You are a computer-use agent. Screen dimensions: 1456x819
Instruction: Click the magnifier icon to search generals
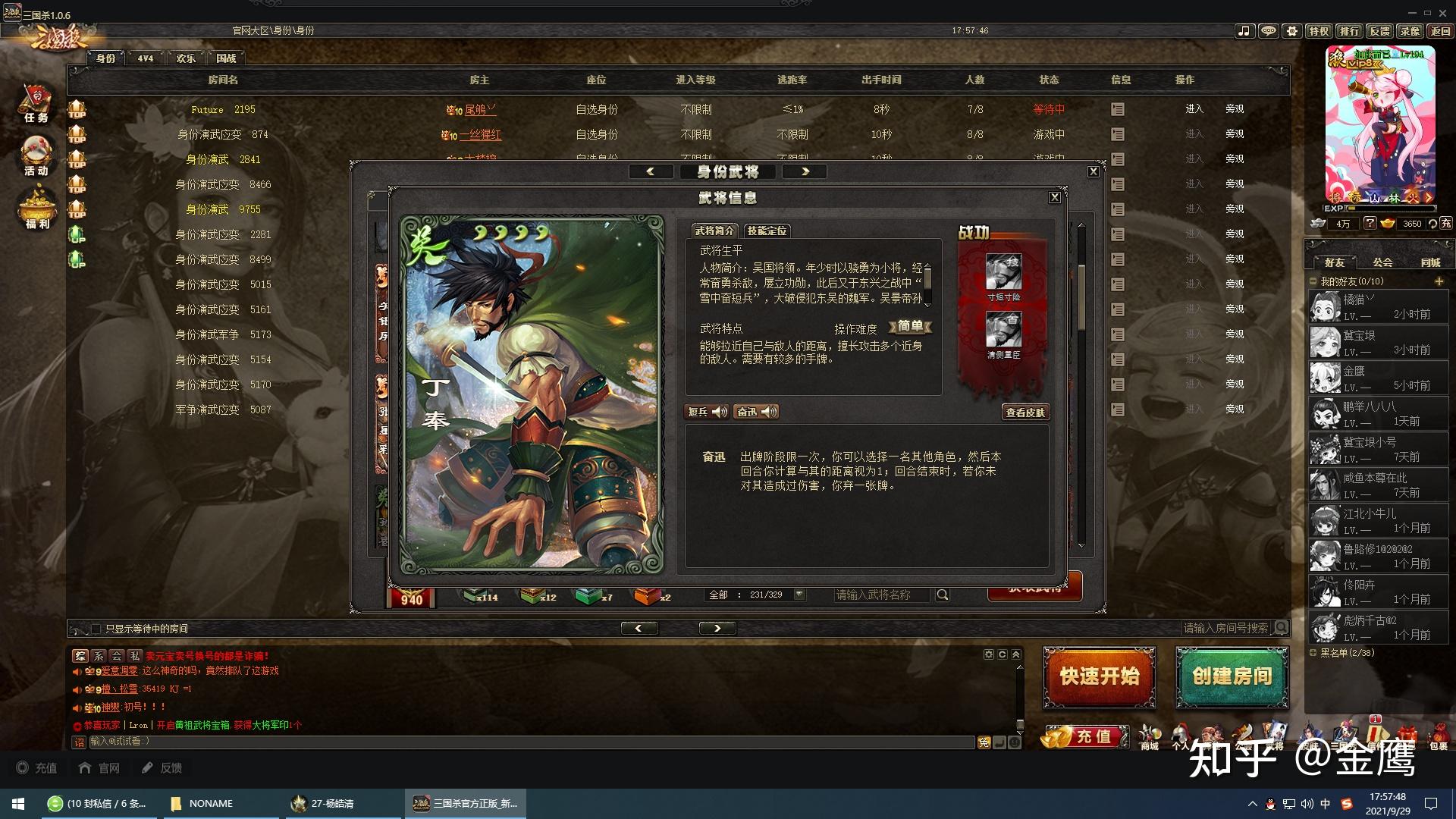point(942,595)
